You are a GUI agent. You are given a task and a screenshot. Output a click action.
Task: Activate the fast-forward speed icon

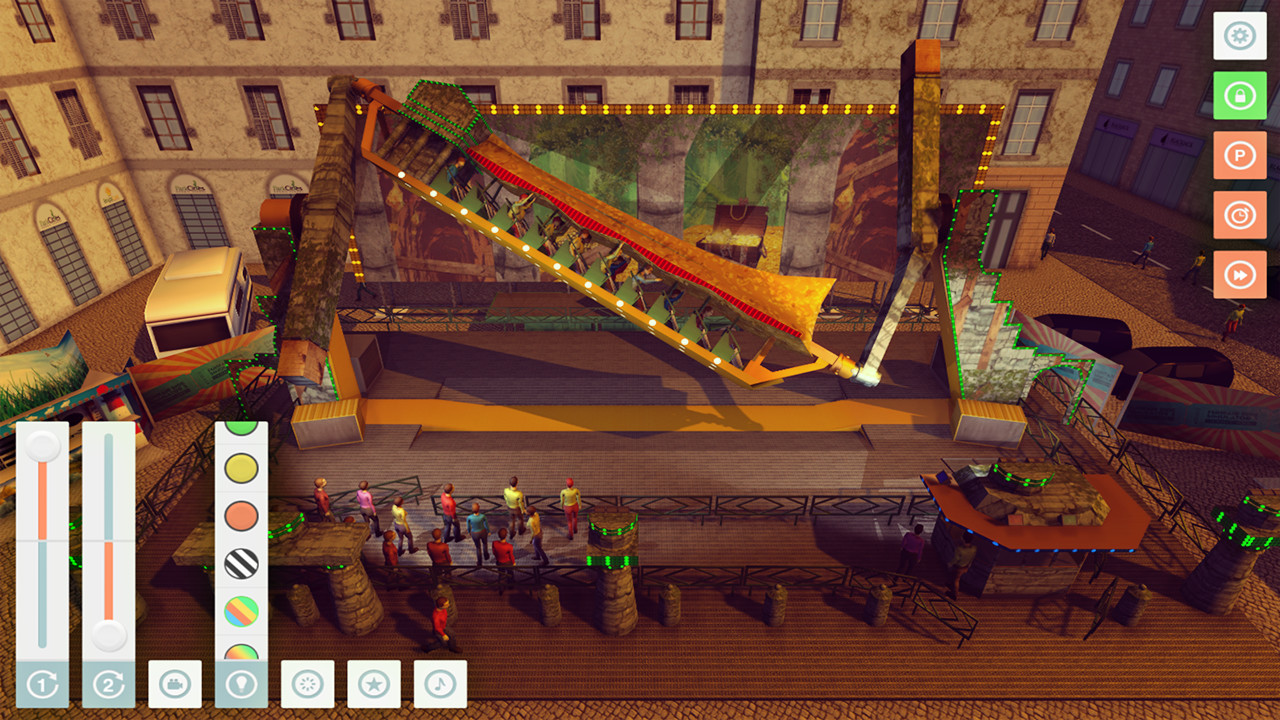coord(1240,273)
